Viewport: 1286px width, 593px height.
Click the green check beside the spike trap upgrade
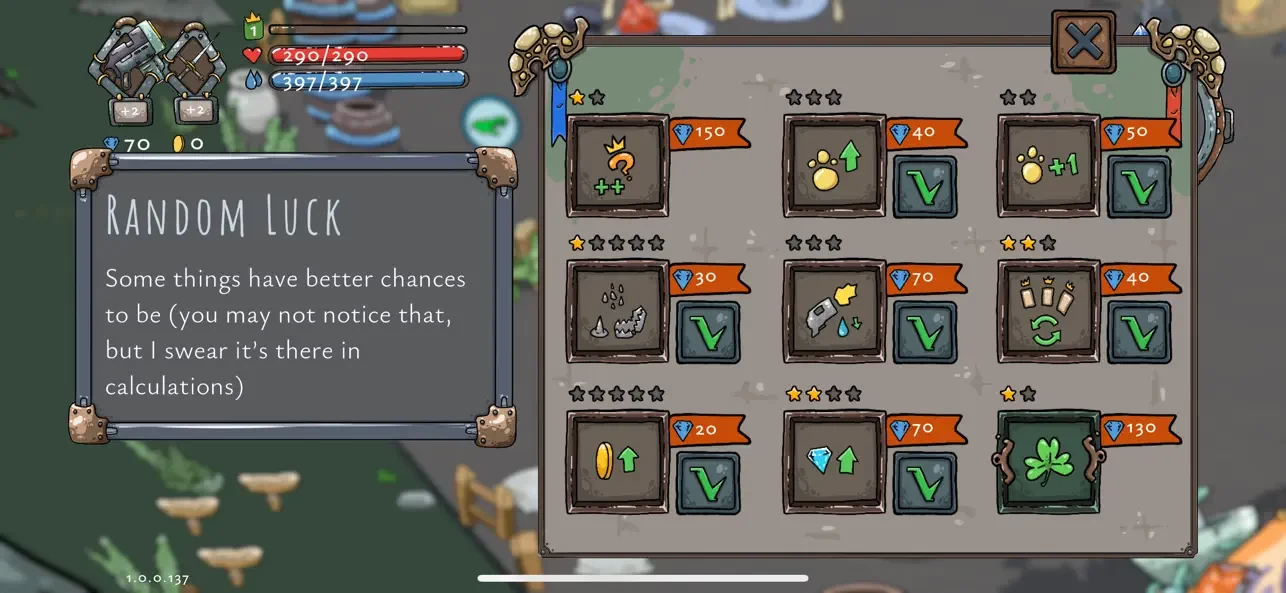(708, 333)
